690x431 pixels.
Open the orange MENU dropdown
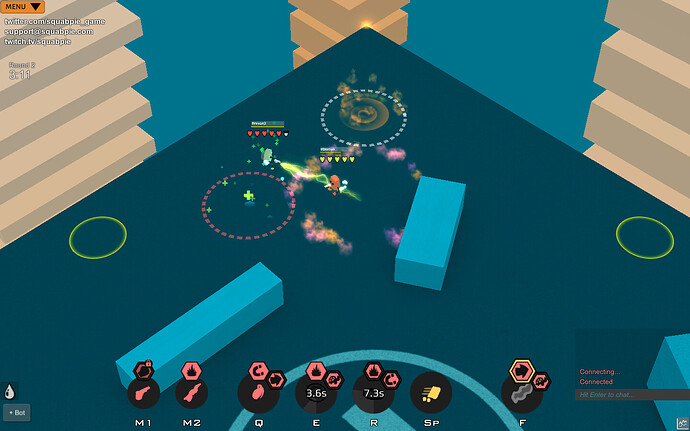(x=22, y=7)
